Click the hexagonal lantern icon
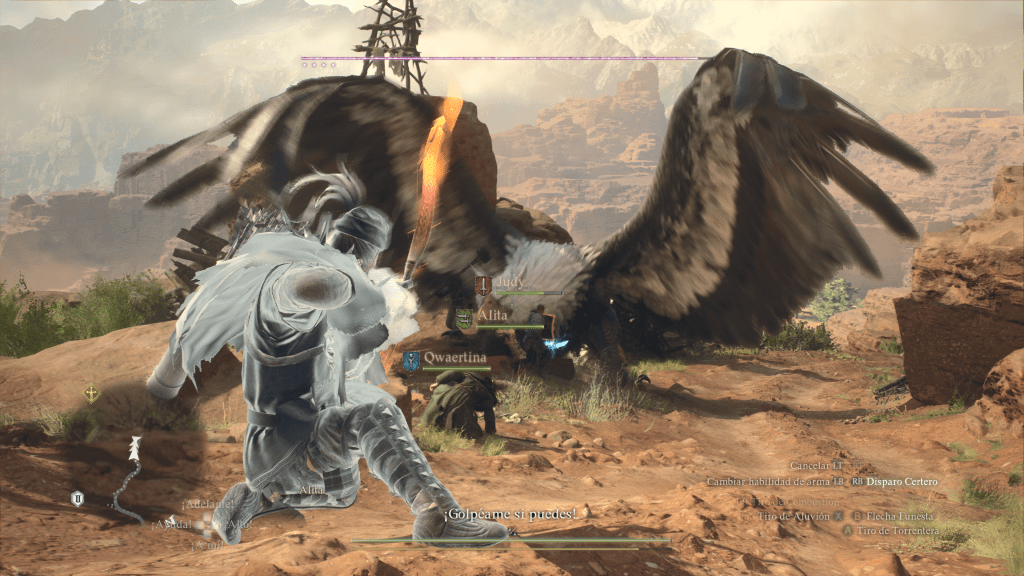The image size is (1024, 576). pyautogui.click(x=77, y=497)
